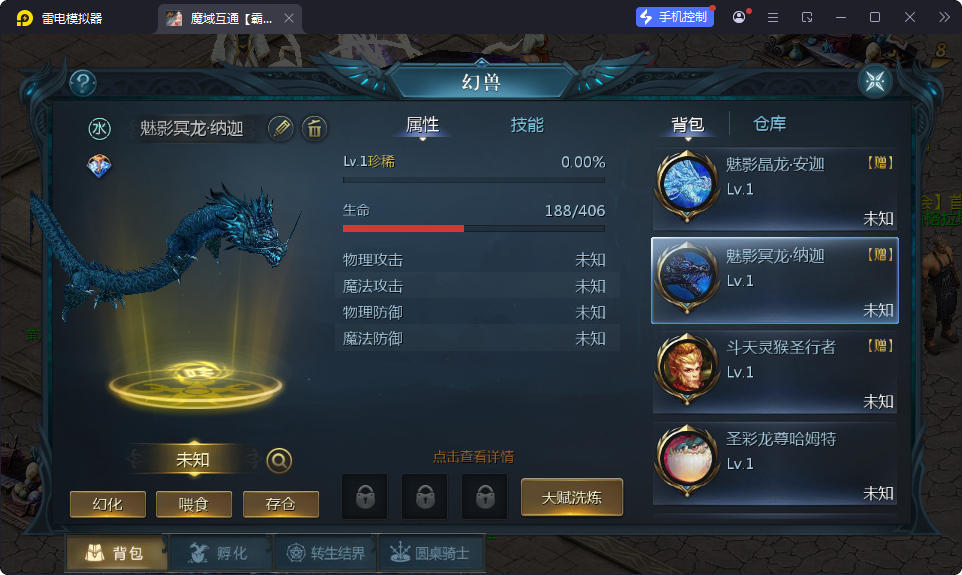Feed the pet with 喂食
The height and width of the screenshot is (575, 962).
194,504
